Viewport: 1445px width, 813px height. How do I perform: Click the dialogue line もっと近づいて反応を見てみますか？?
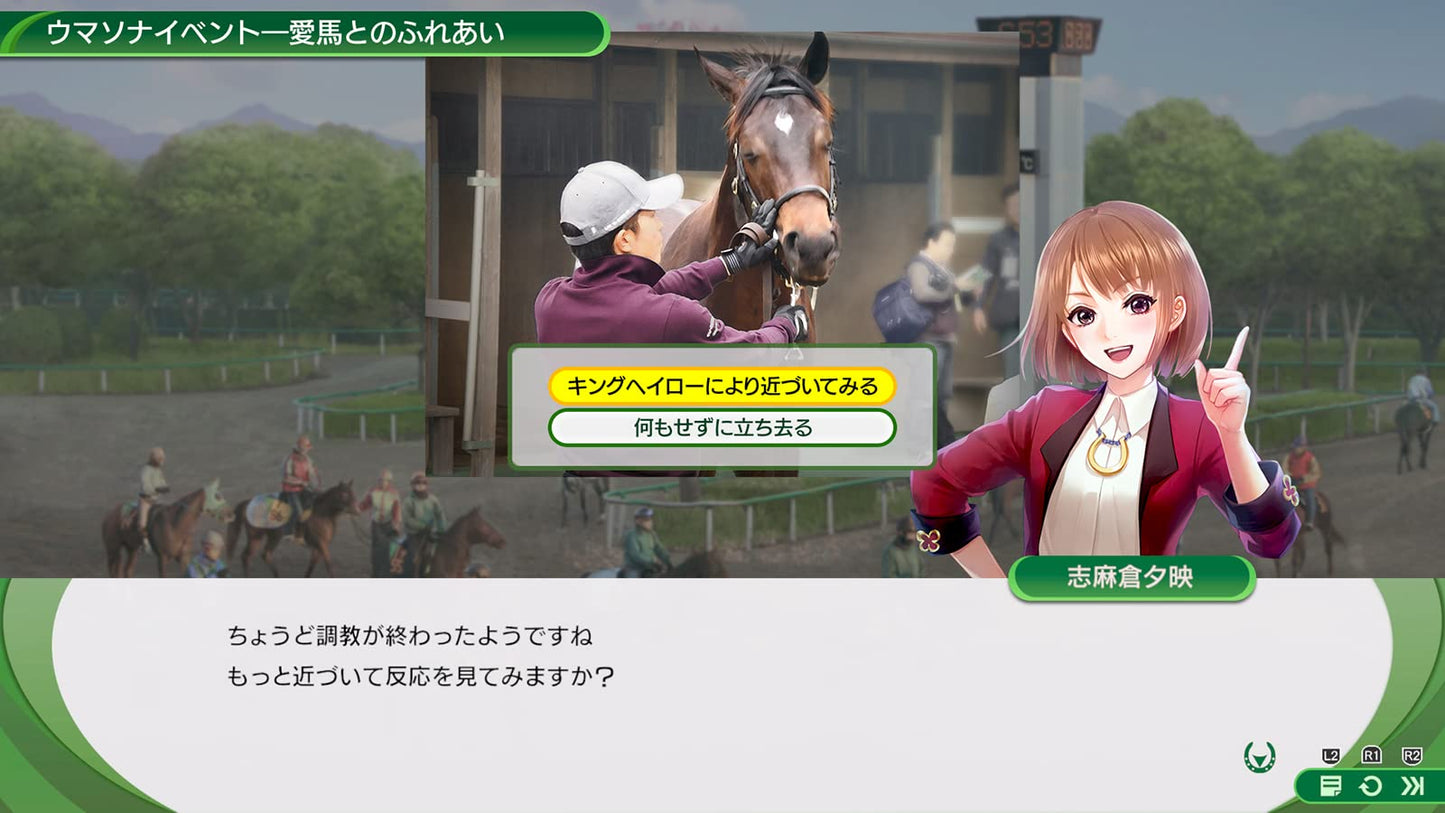pos(420,676)
